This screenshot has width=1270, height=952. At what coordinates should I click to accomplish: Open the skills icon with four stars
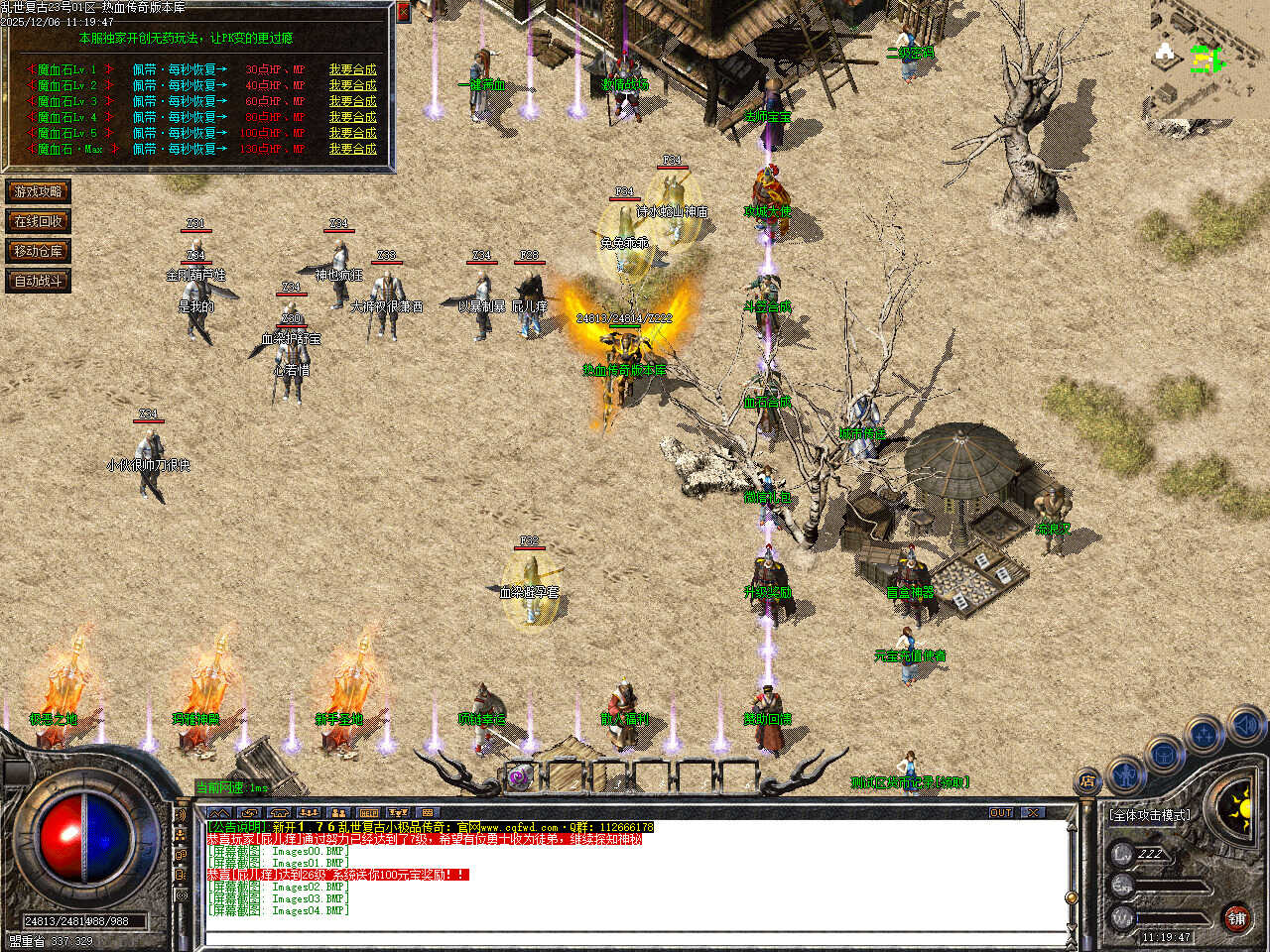[1204, 735]
